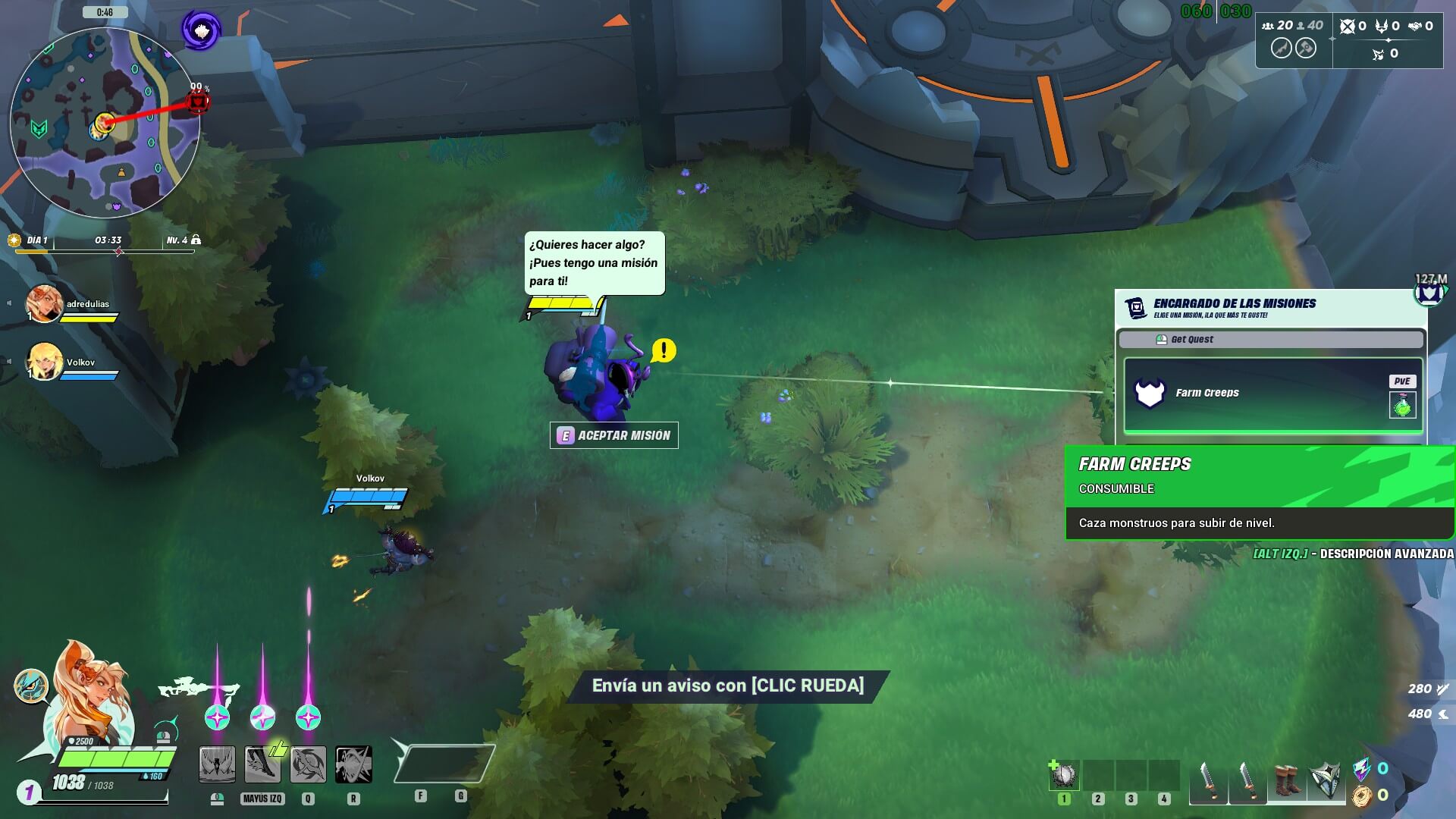Use the Mayús Izq dash ability
Image resolution: width=1456 pixels, height=819 pixels.
(262, 764)
